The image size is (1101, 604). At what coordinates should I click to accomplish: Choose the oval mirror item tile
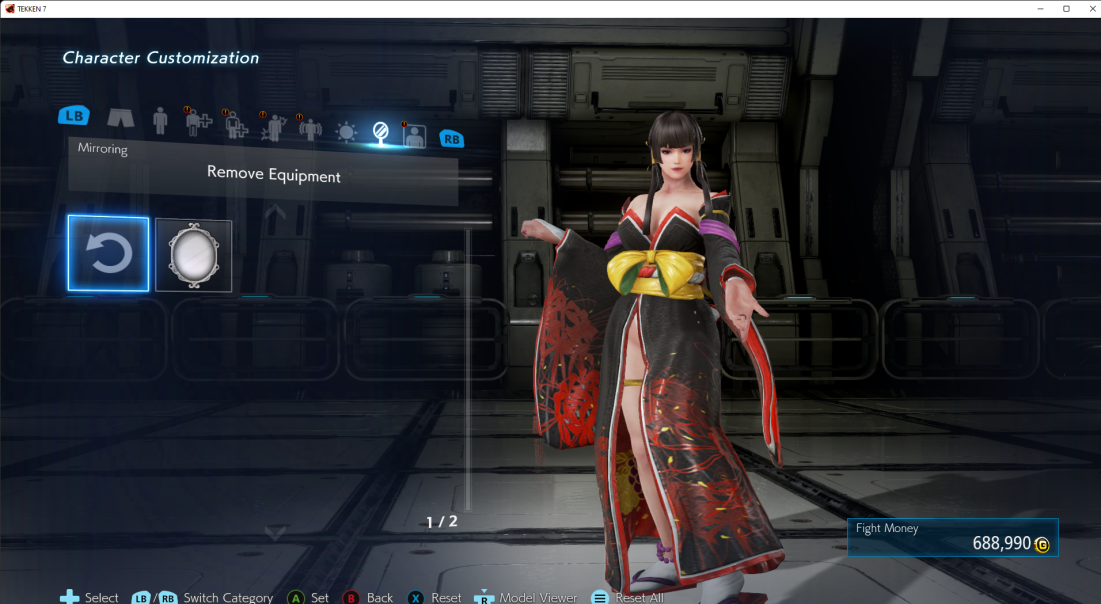pyautogui.click(x=193, y=255)
